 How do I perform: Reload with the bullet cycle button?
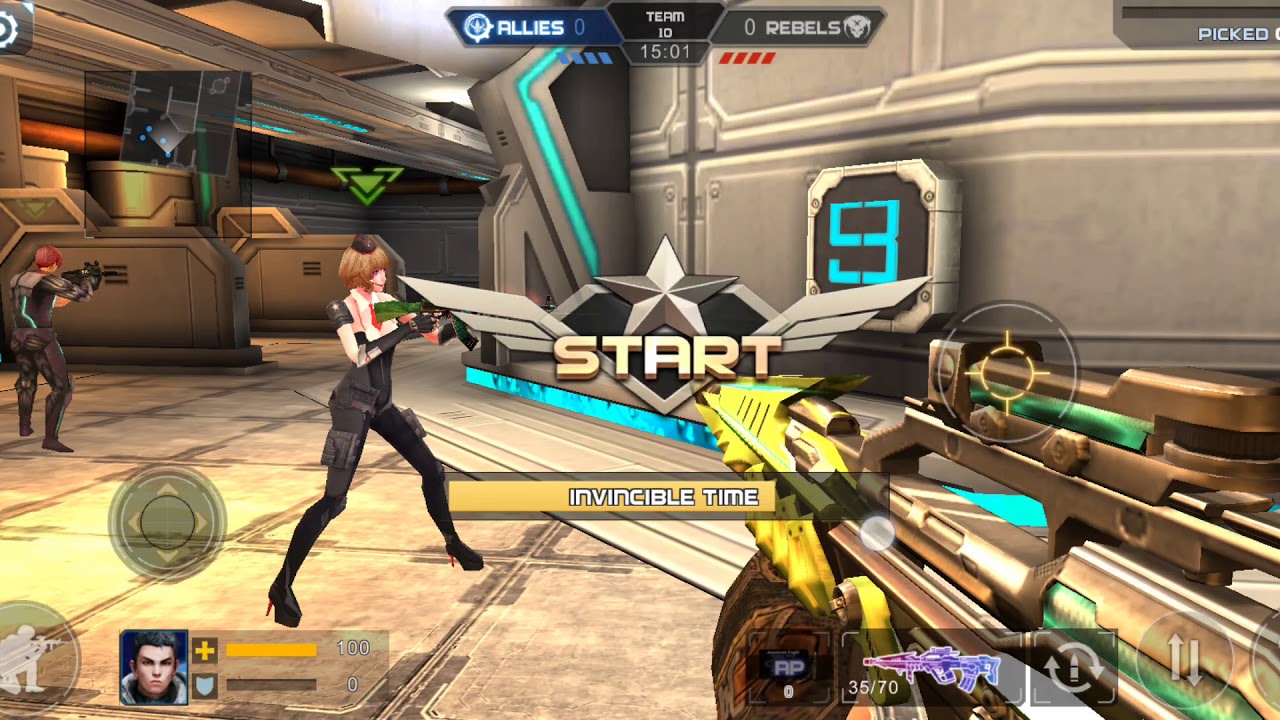[x=1073, y=668]
